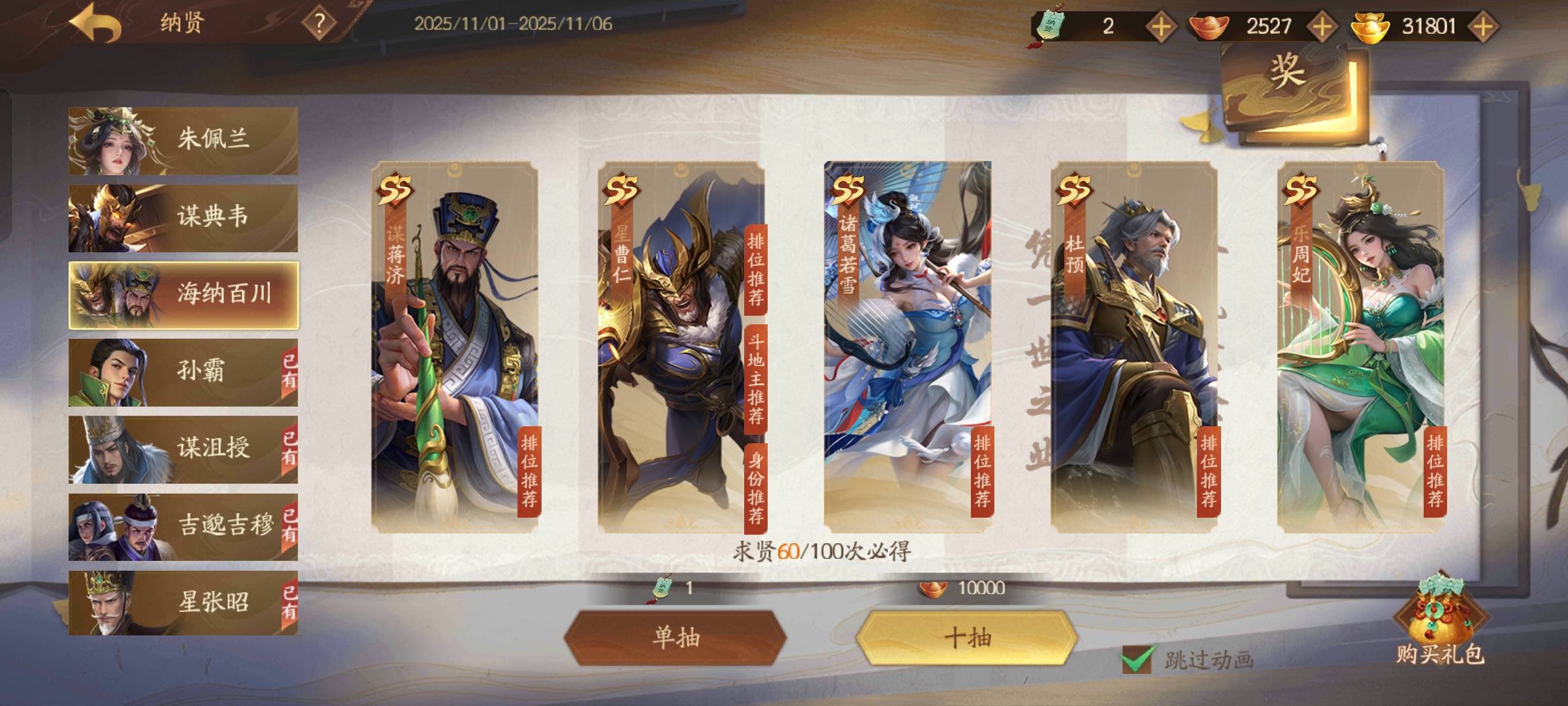Switch to the 谋典韦 banner
This screenshot has width=1568, height=706.
point(183,218)
